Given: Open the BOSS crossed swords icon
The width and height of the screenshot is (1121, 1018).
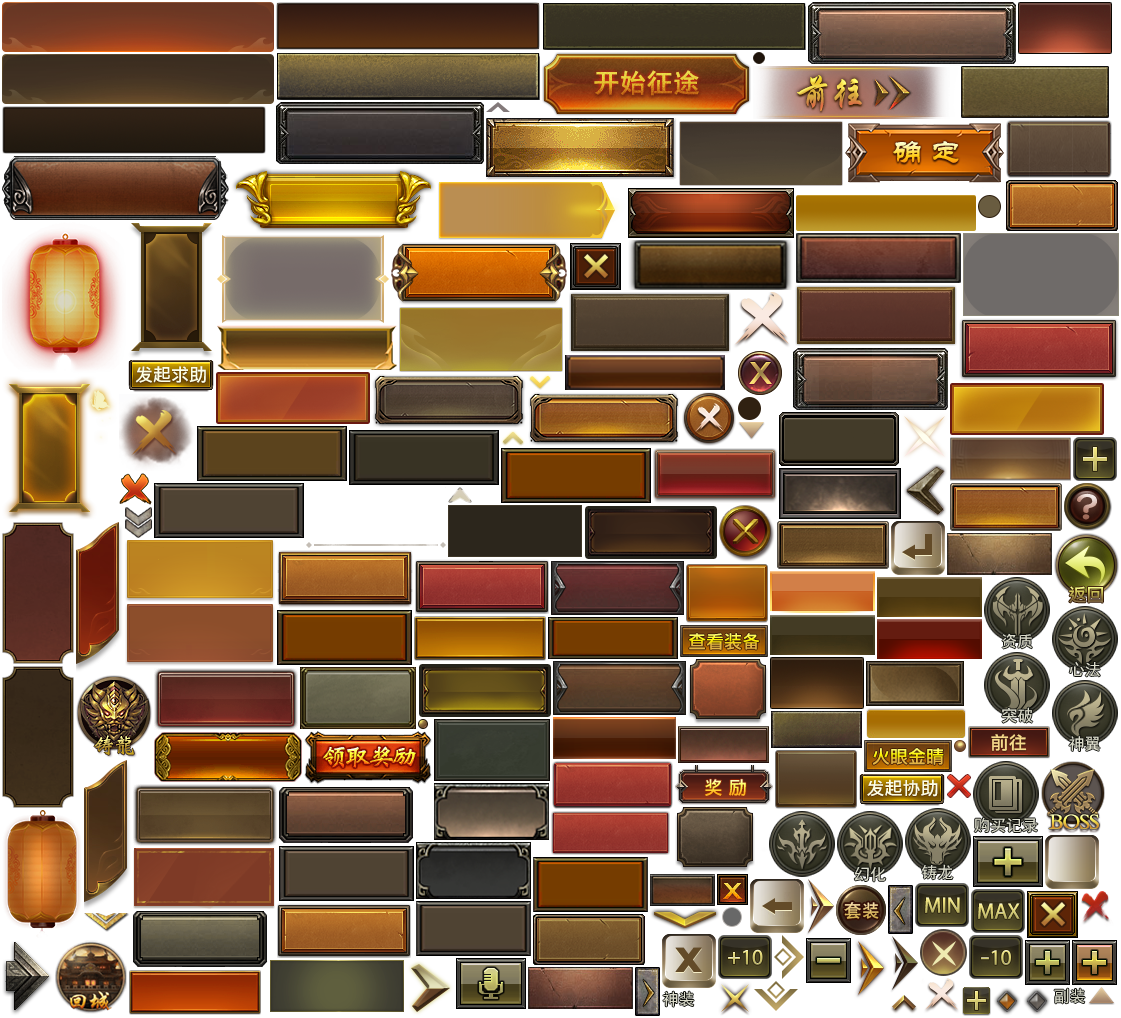Looking at the screenshot, I should 1073,795.
